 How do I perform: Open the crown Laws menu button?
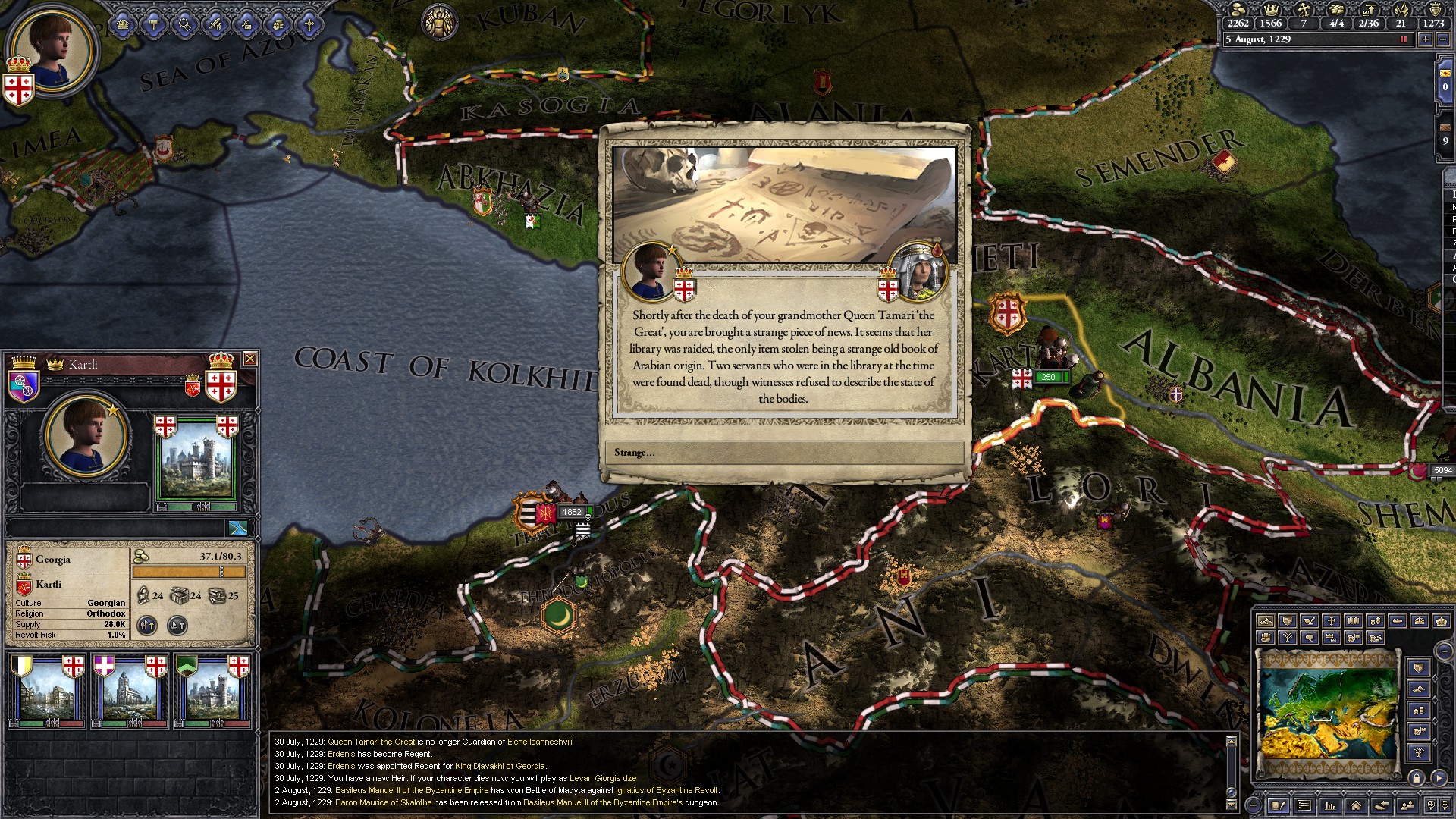[123, 25]
